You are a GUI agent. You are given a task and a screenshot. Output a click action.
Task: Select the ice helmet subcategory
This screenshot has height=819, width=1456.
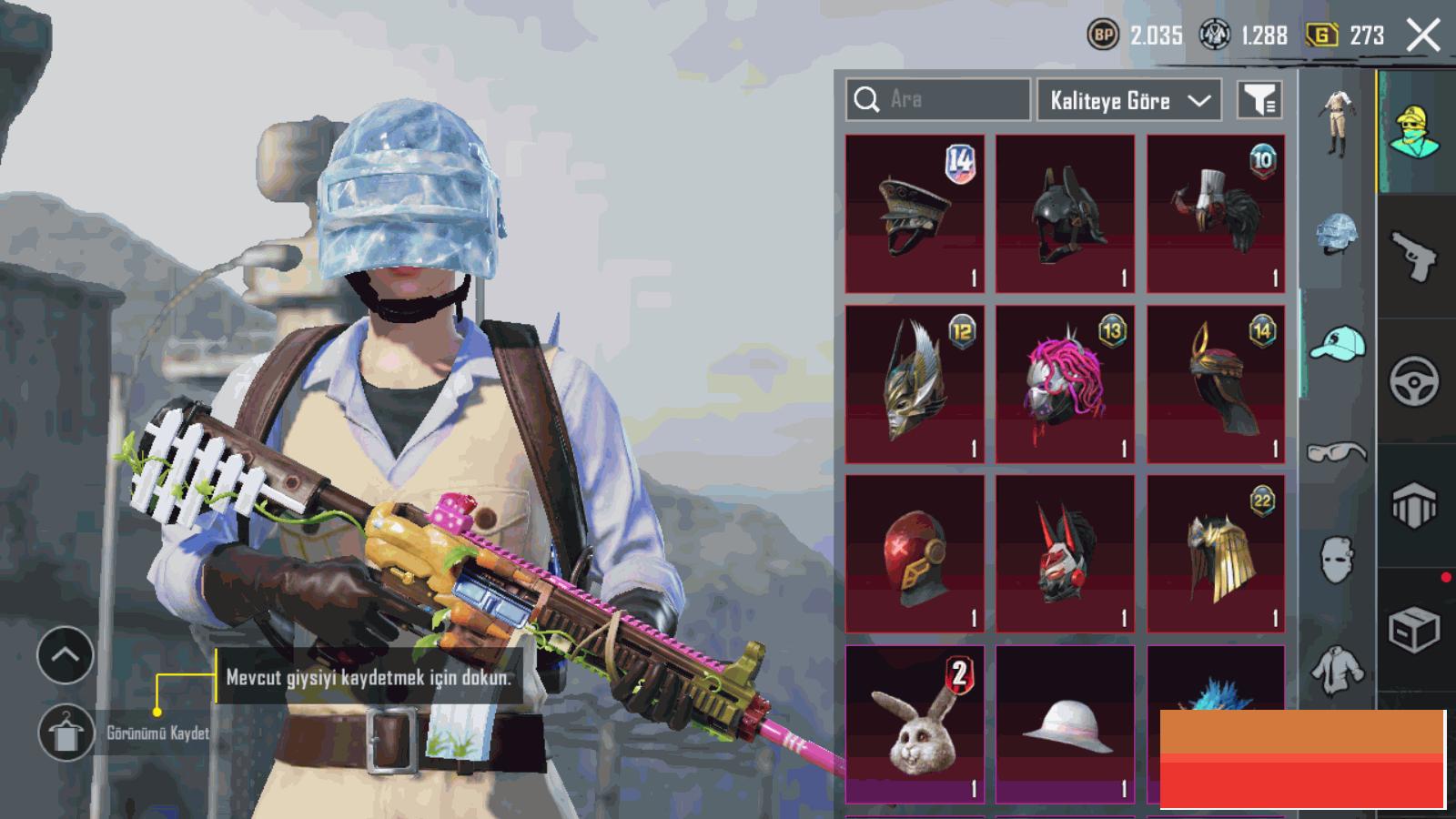[x=1336, y=234]
